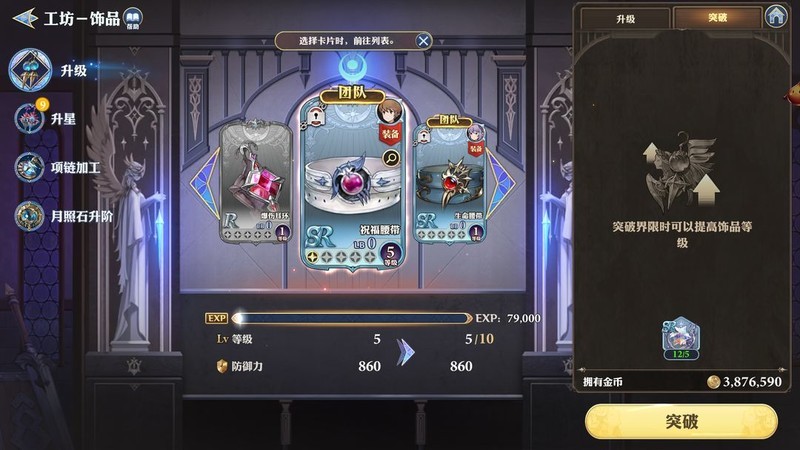Click the breakthrough material item icon

(682, 339)
